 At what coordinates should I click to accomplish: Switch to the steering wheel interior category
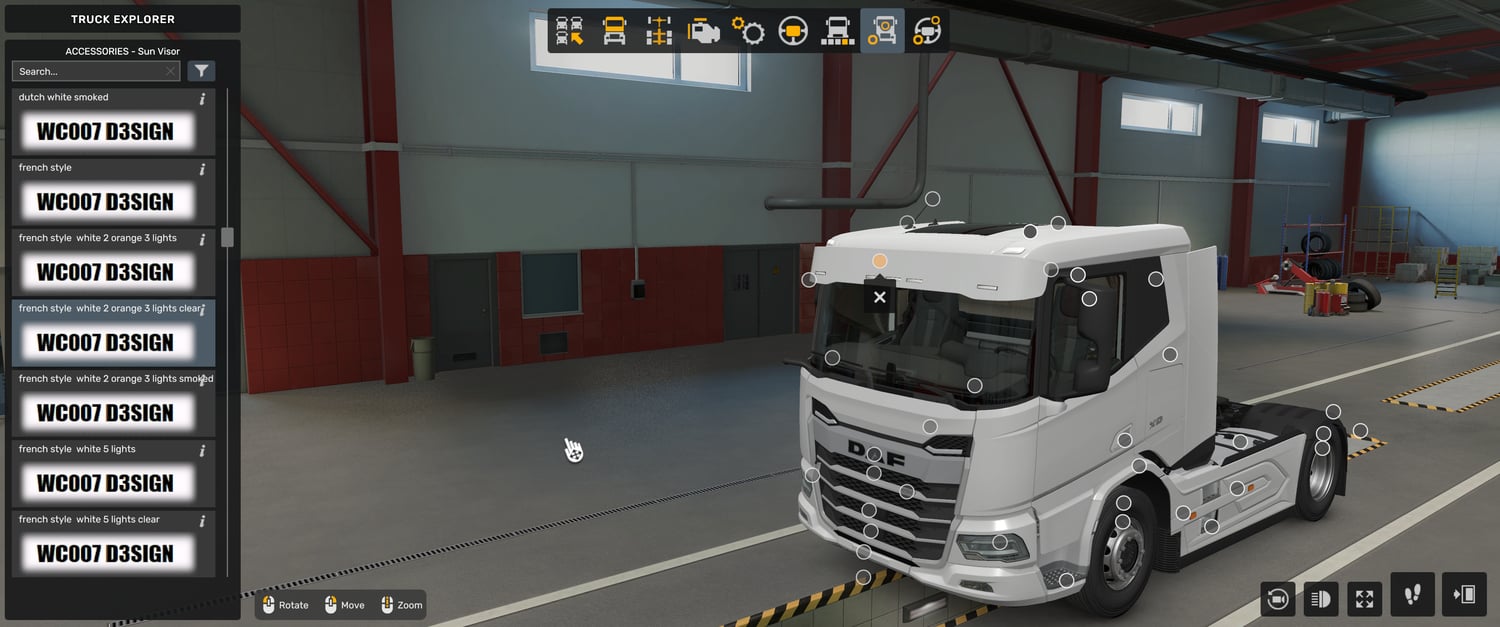pos(793,31)
